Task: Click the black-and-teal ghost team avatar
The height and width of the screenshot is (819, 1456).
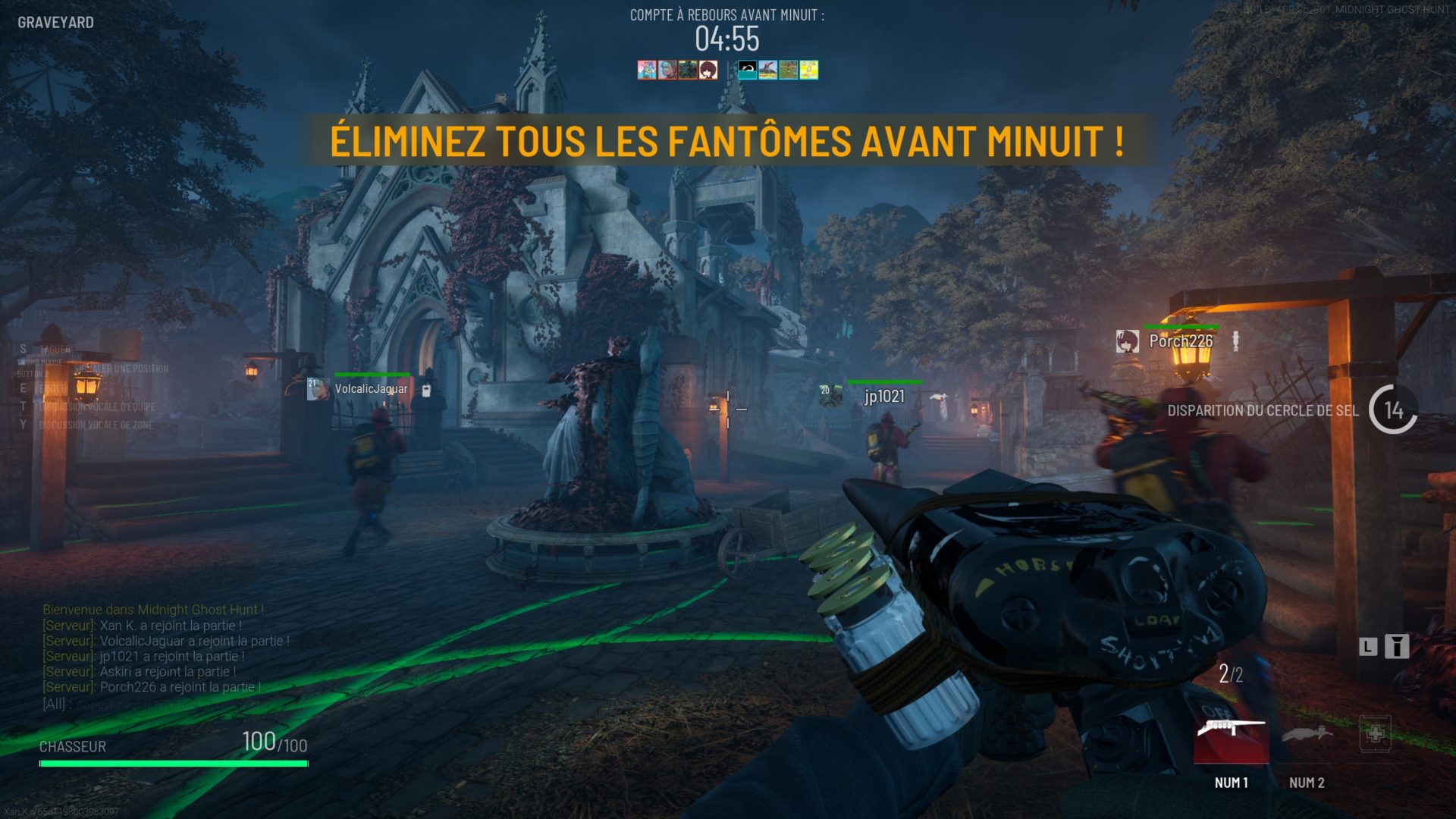Action: (x=748, y=71)
